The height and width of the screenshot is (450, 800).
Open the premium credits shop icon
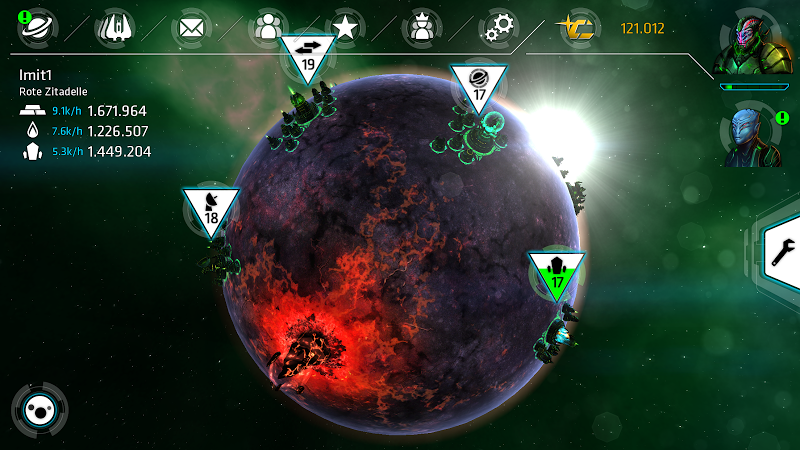[576, 28]
